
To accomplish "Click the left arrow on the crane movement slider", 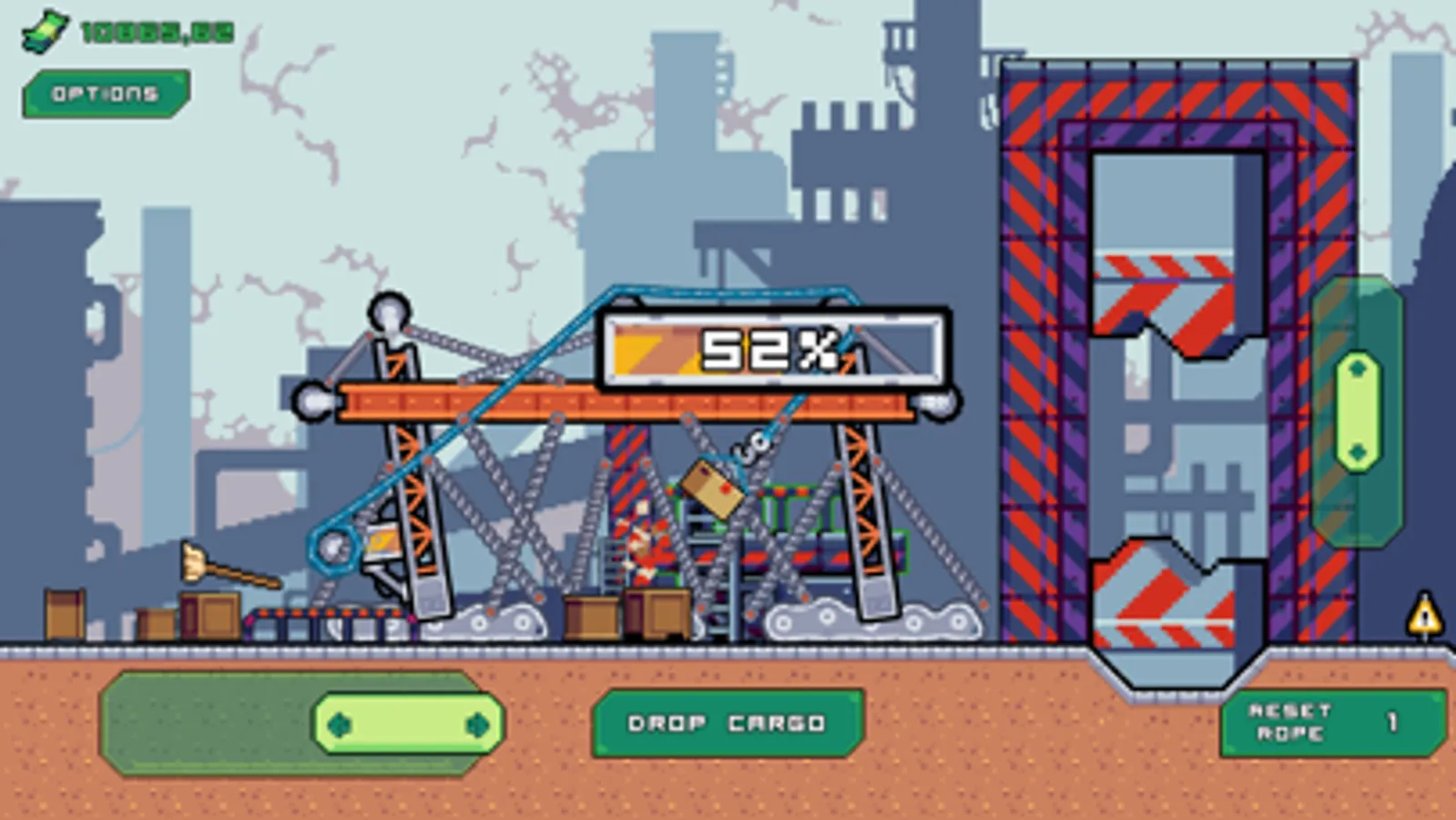I will 340,723.
